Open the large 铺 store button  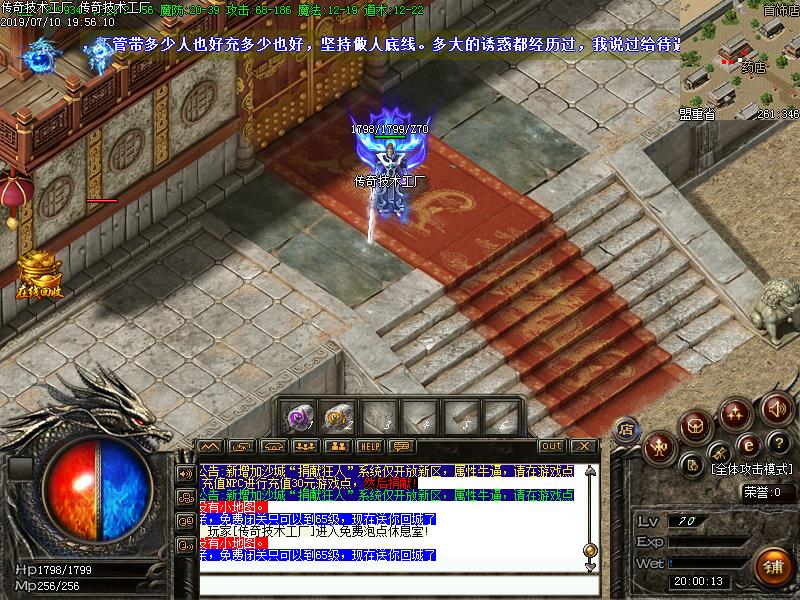pos(773,563)
